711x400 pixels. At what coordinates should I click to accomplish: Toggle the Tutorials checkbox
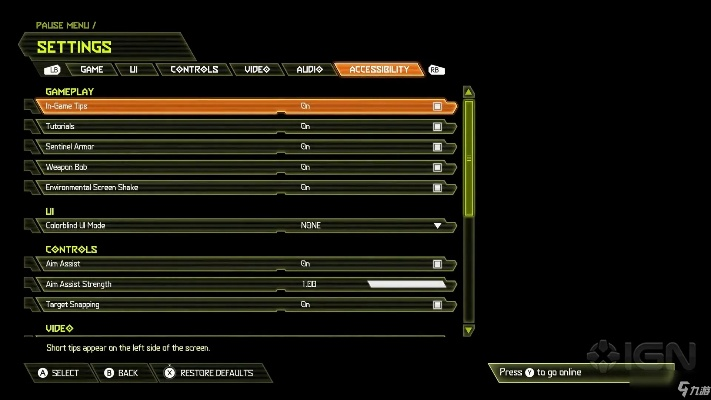coord(437,127)
